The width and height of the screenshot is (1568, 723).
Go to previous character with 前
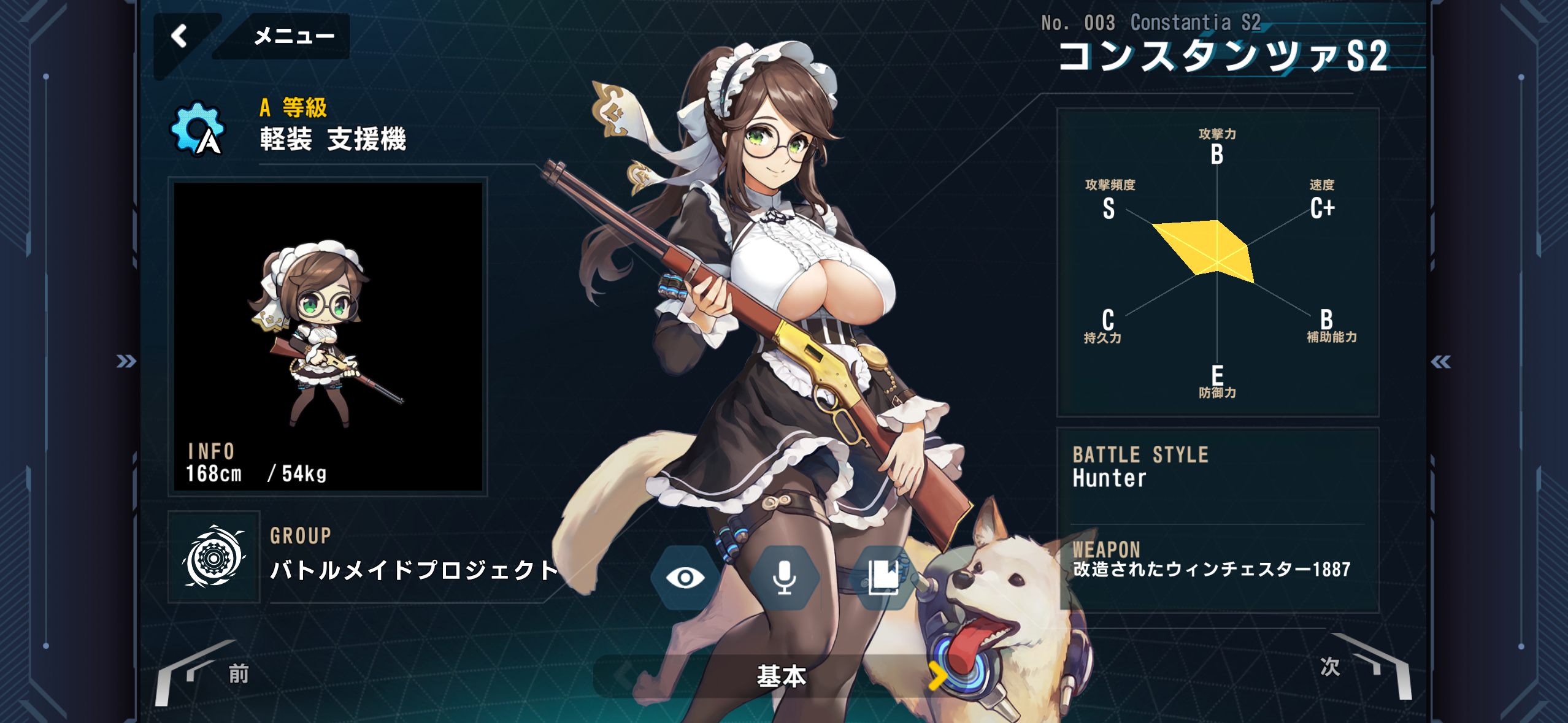pos(238,674)
